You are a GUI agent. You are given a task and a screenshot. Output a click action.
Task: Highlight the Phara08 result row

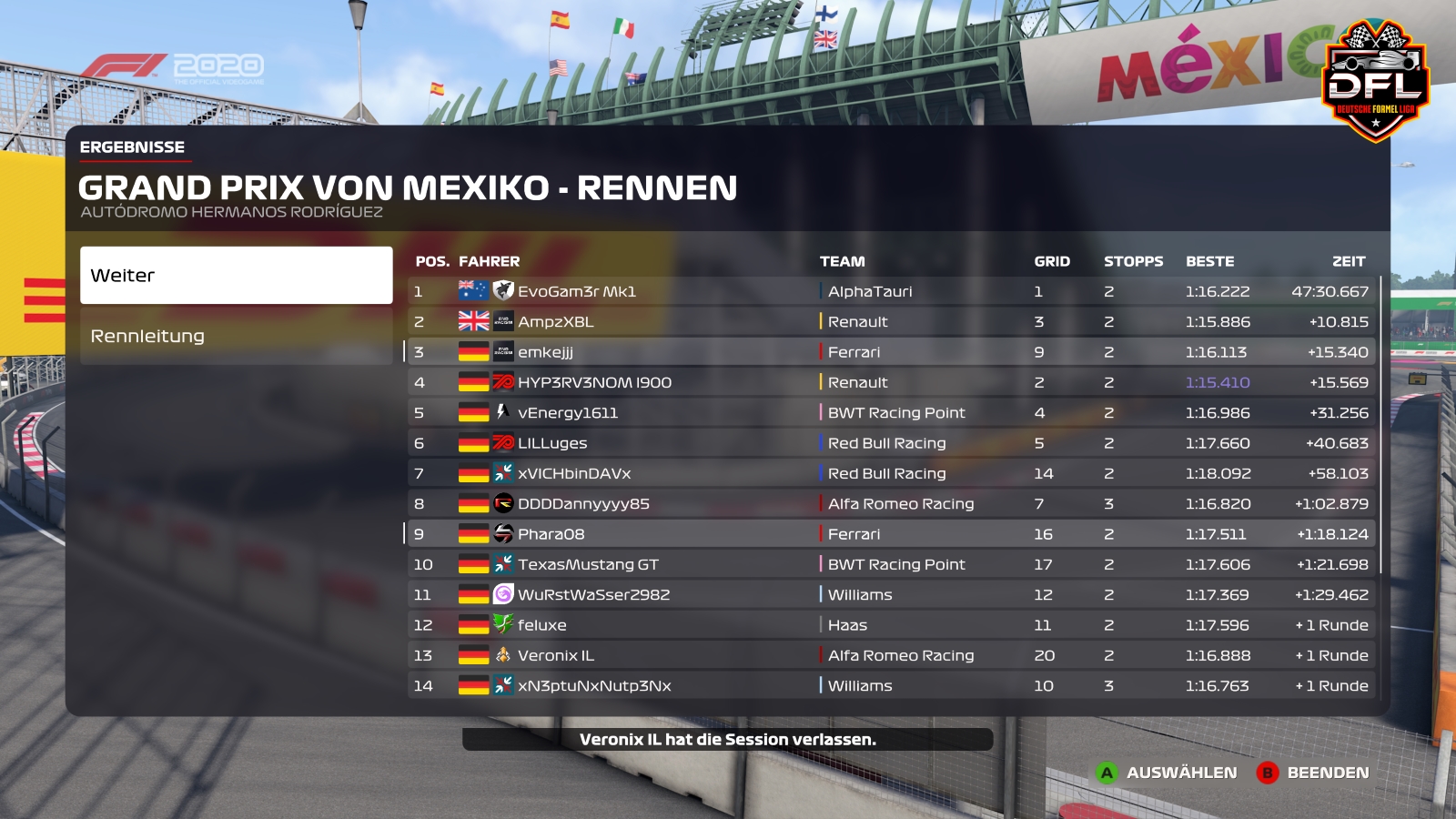coord(551,534)
